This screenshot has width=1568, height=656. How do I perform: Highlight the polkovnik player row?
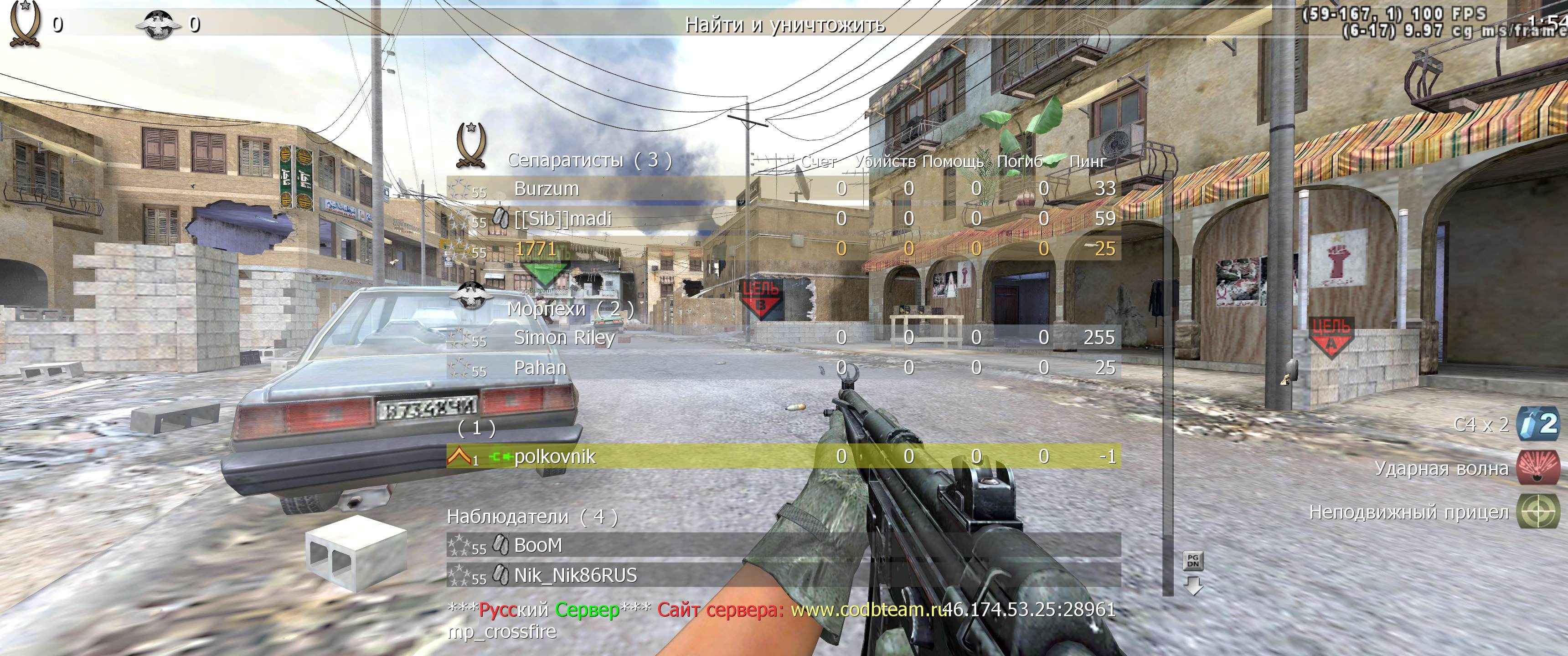(783, 456)
